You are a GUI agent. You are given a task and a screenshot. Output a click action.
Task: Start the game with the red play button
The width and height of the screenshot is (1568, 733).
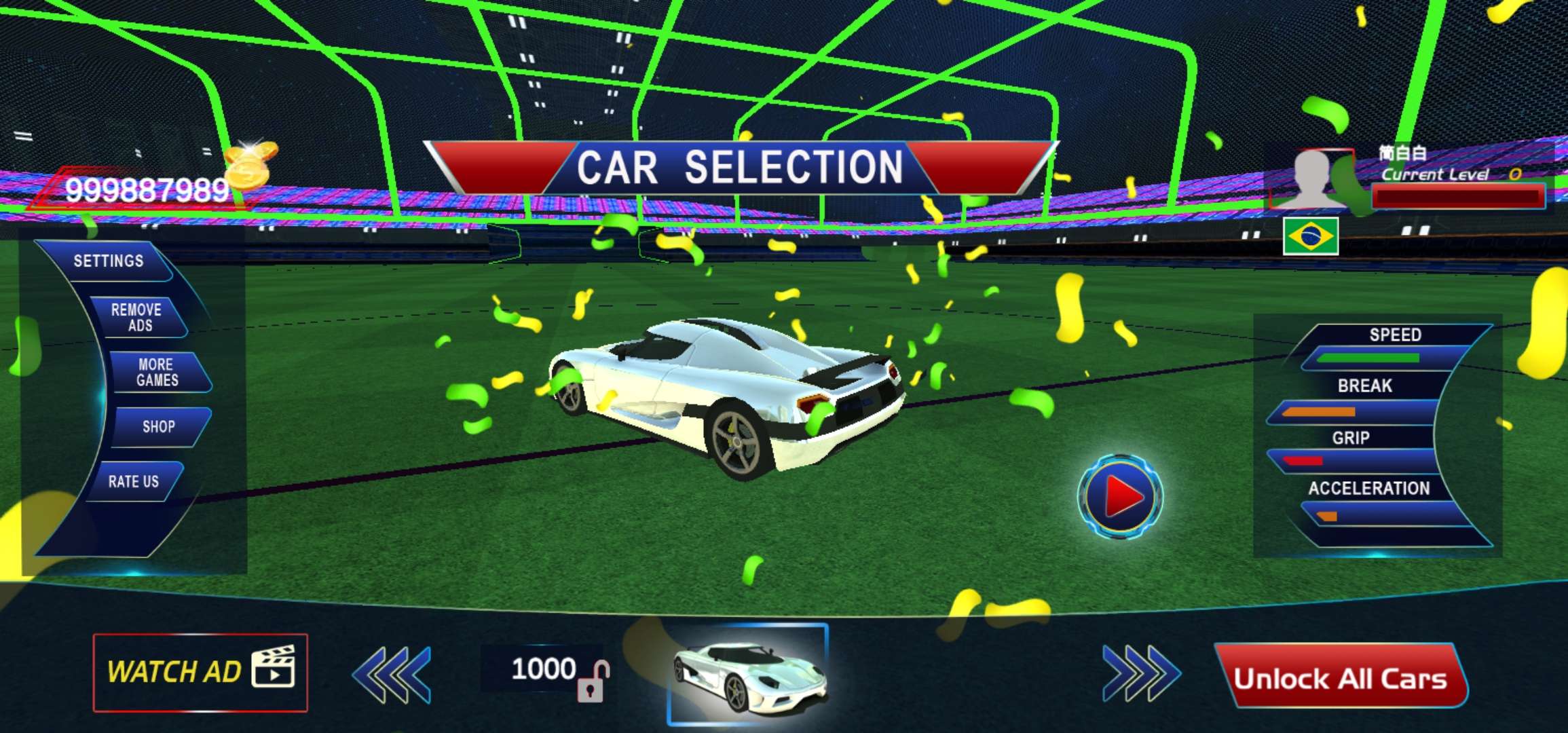coord(1120,497)
